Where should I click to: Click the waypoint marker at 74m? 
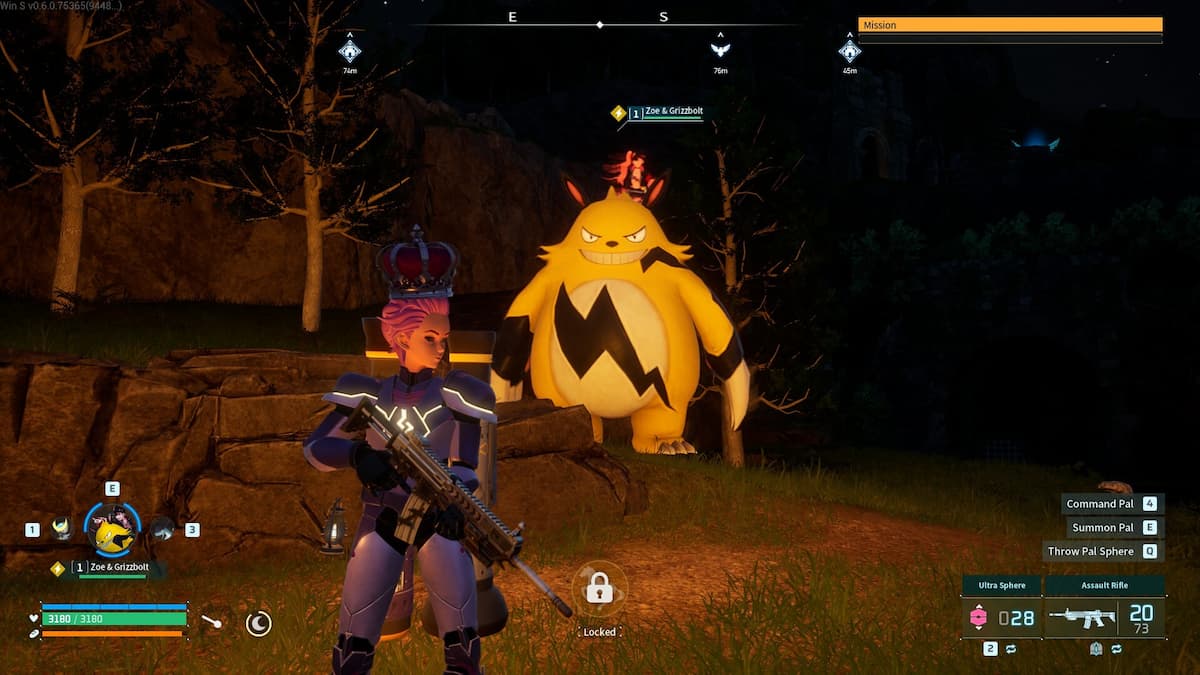click(x=349, y=49)
